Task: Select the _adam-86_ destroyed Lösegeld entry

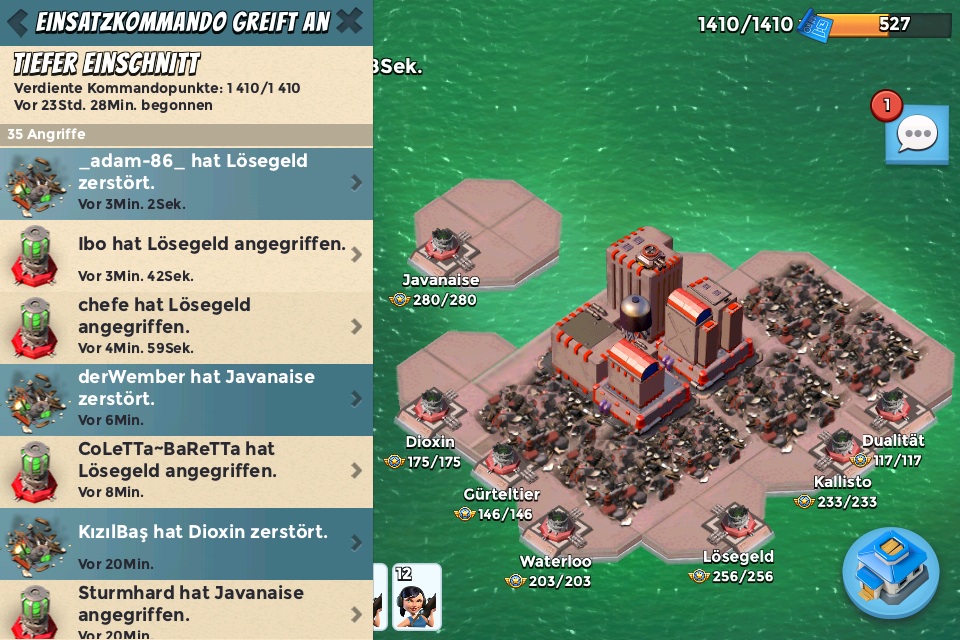Action: click(186, 182)
